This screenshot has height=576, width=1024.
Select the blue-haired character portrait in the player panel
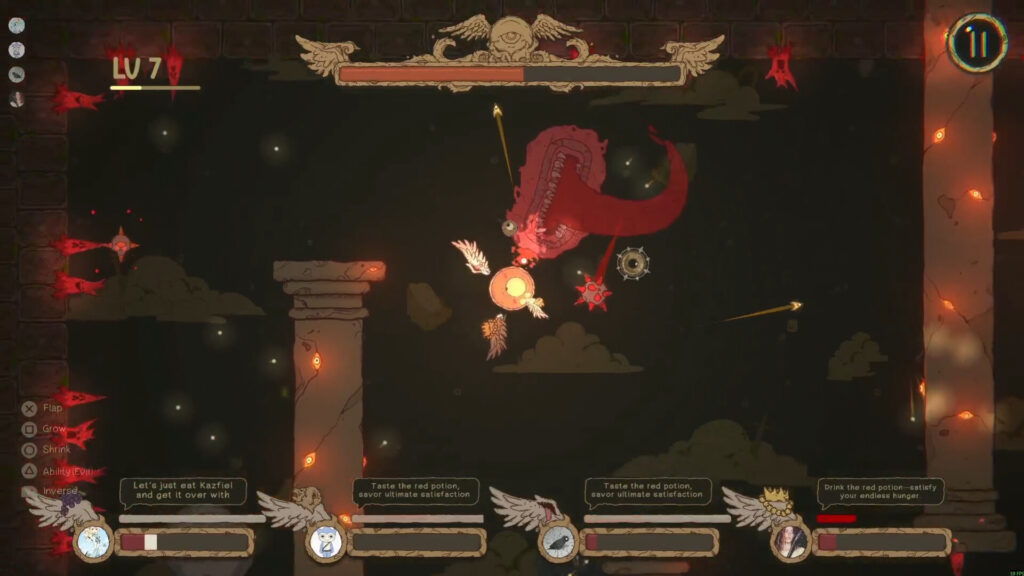326,542
